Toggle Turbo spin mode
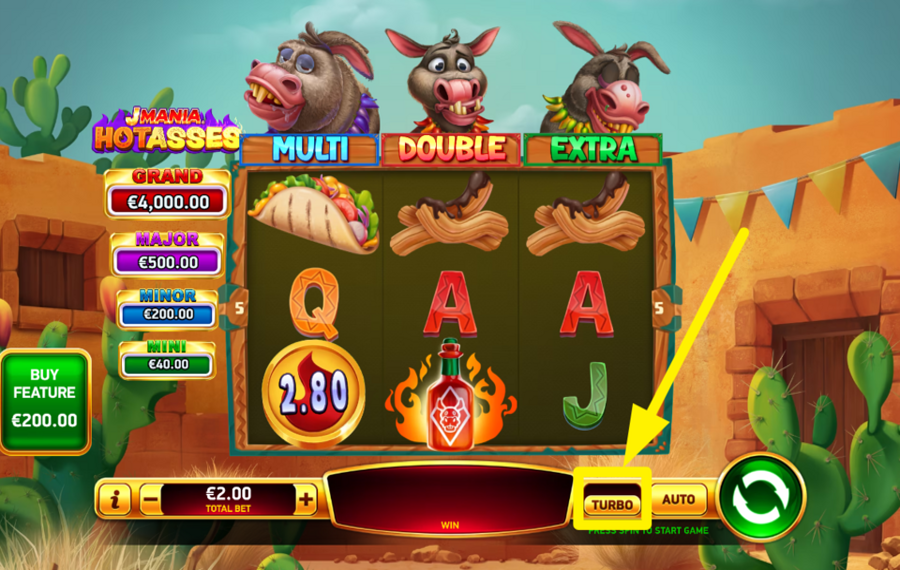 (x=612, y=504)
